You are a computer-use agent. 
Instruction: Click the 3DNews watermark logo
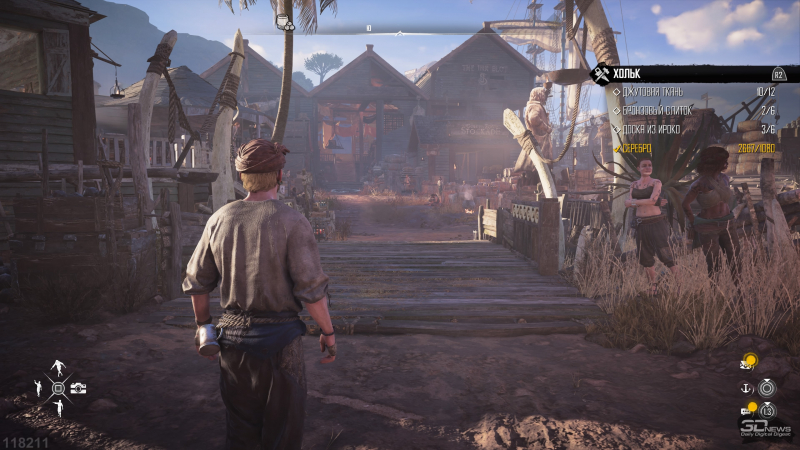pos(765,427)
